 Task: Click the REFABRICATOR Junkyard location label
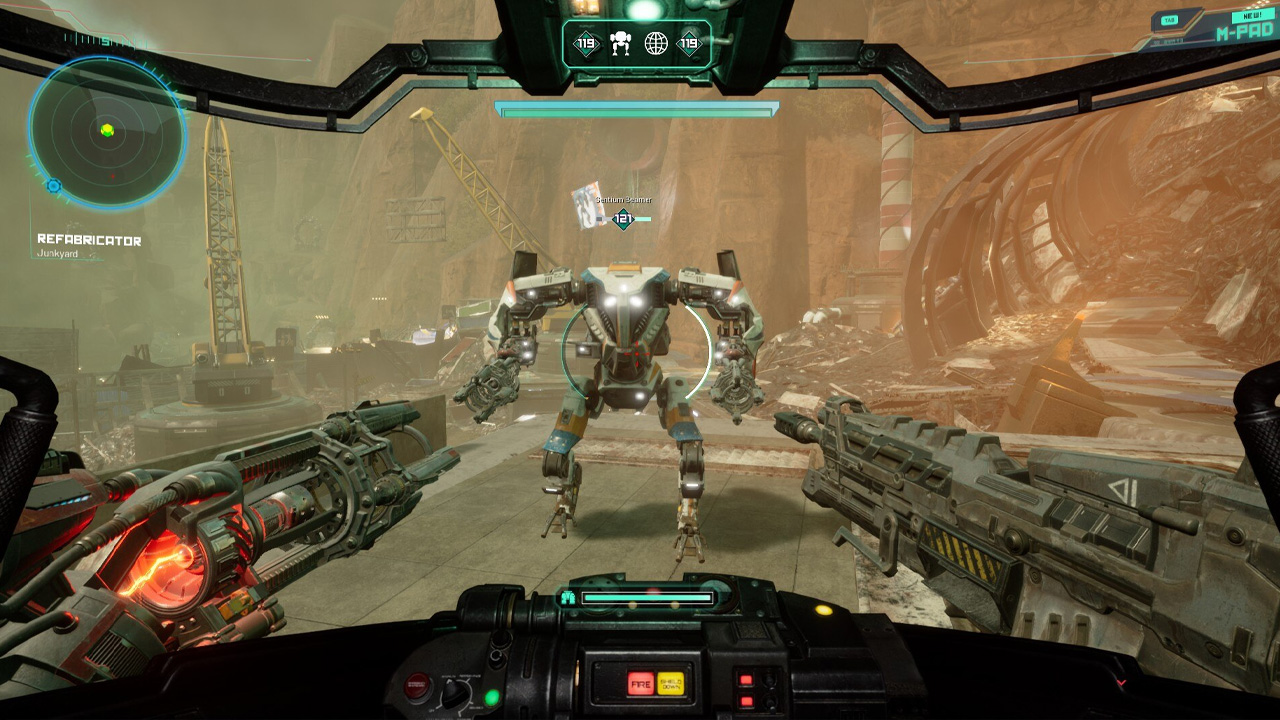click(x=88, y=239)
